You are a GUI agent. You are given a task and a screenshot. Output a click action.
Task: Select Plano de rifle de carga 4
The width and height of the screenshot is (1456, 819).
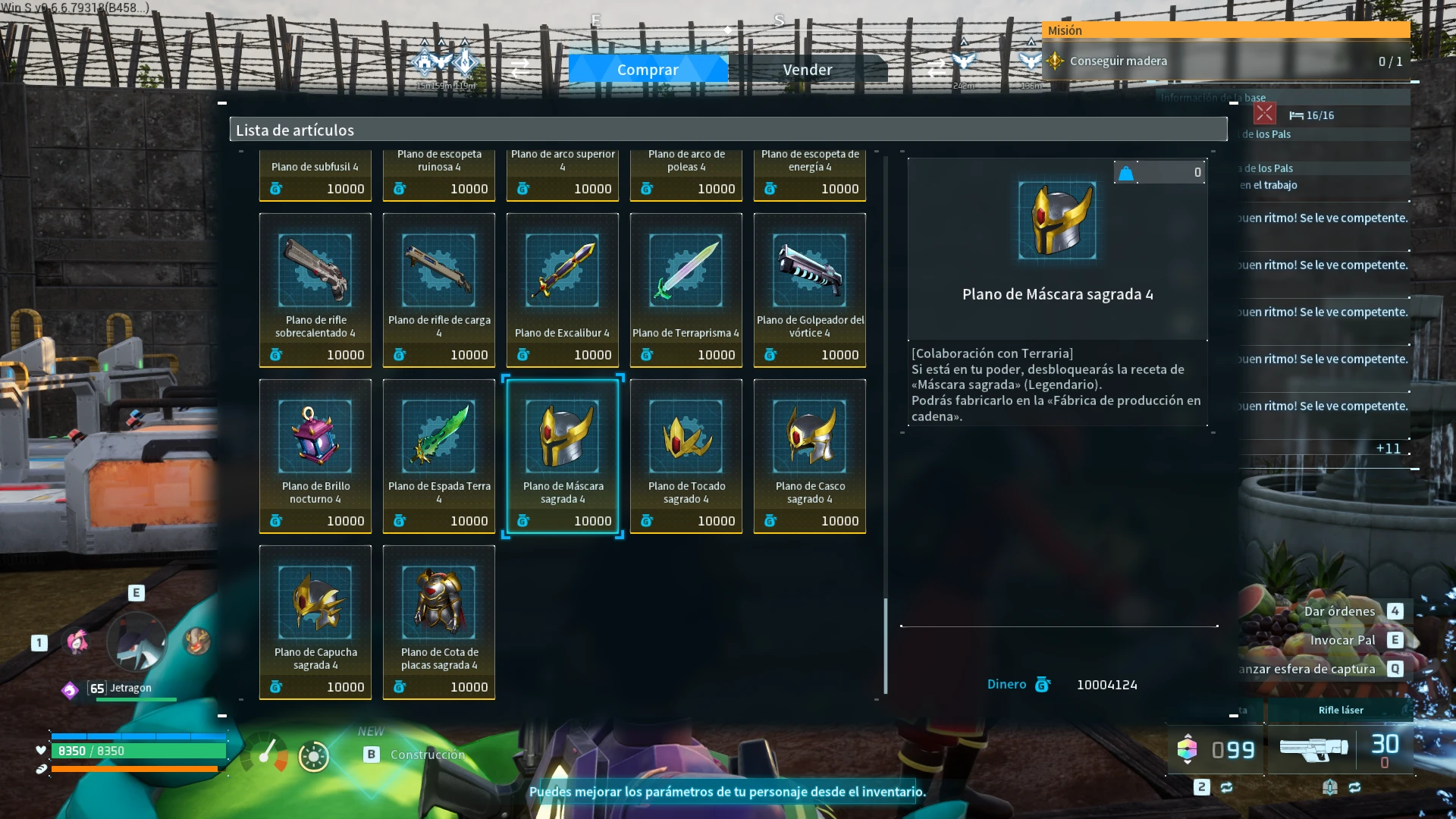click(x=439, y=290)
